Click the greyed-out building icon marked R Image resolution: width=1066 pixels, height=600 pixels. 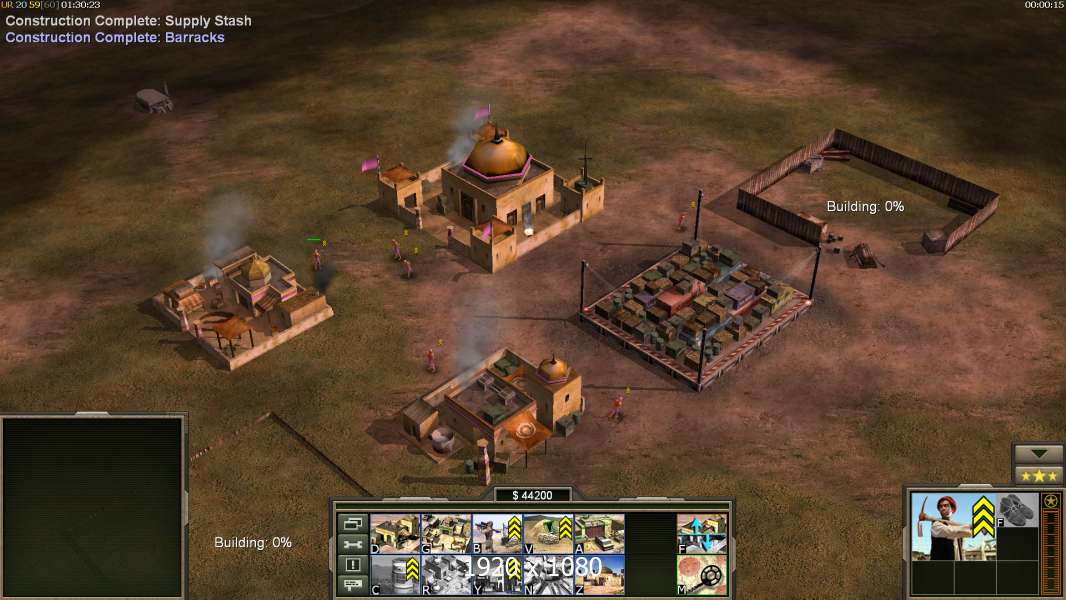coord(446,574)
